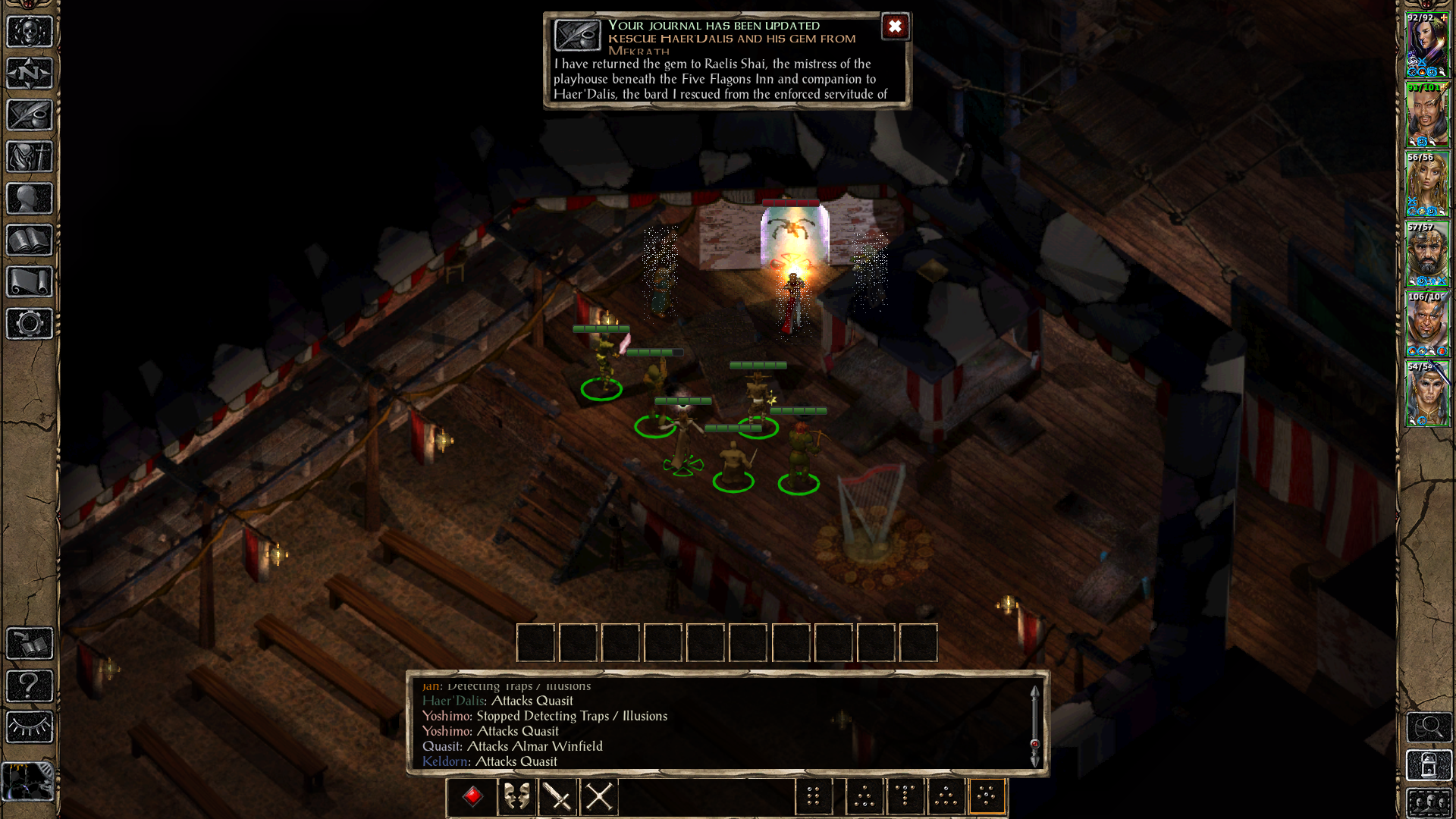This screenshot has height=819, width=1456.
Task: Click the question mark help button
Action: click(x=30, y=686)
